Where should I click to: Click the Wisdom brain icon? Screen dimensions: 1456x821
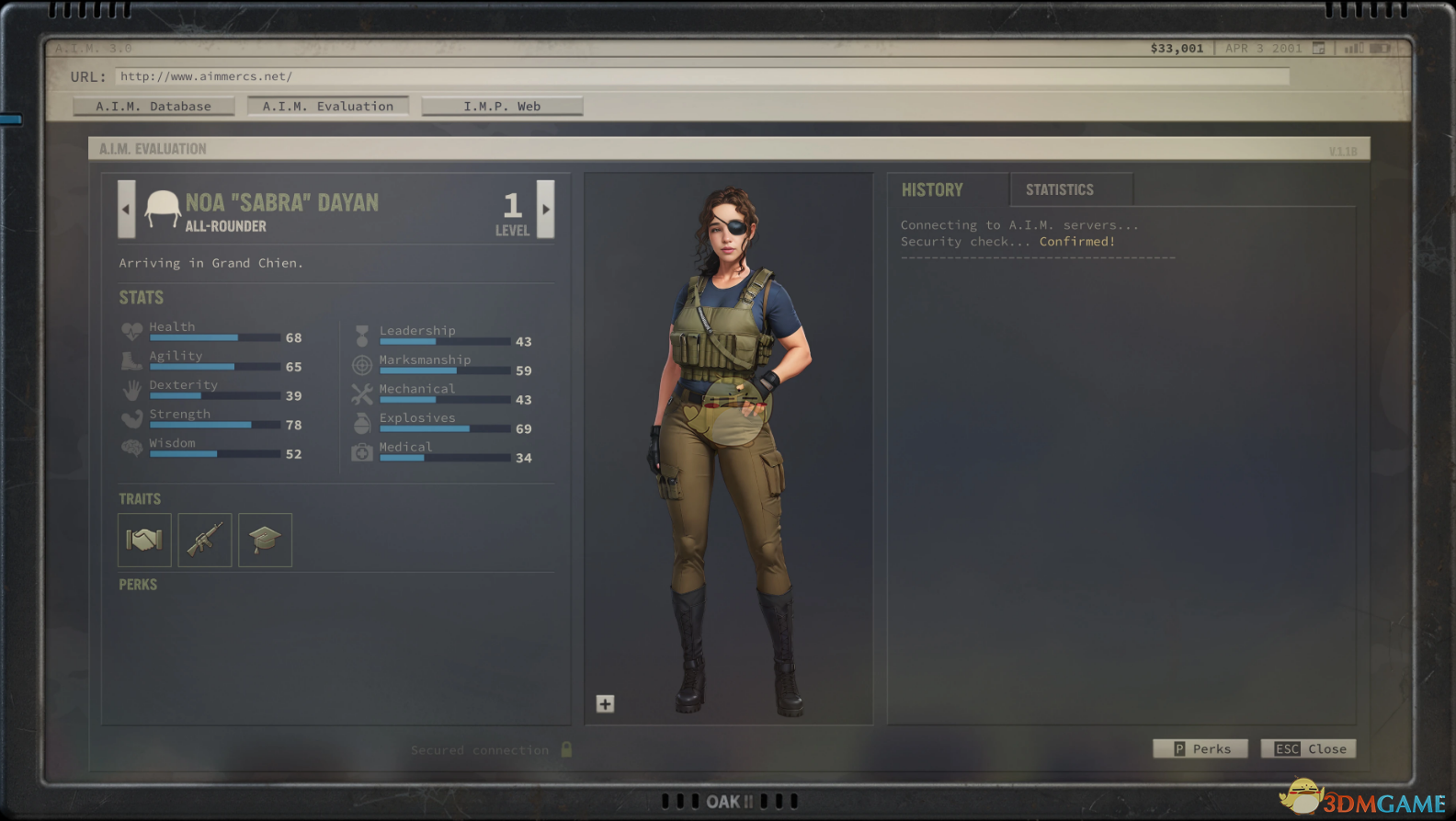(131, 448)
